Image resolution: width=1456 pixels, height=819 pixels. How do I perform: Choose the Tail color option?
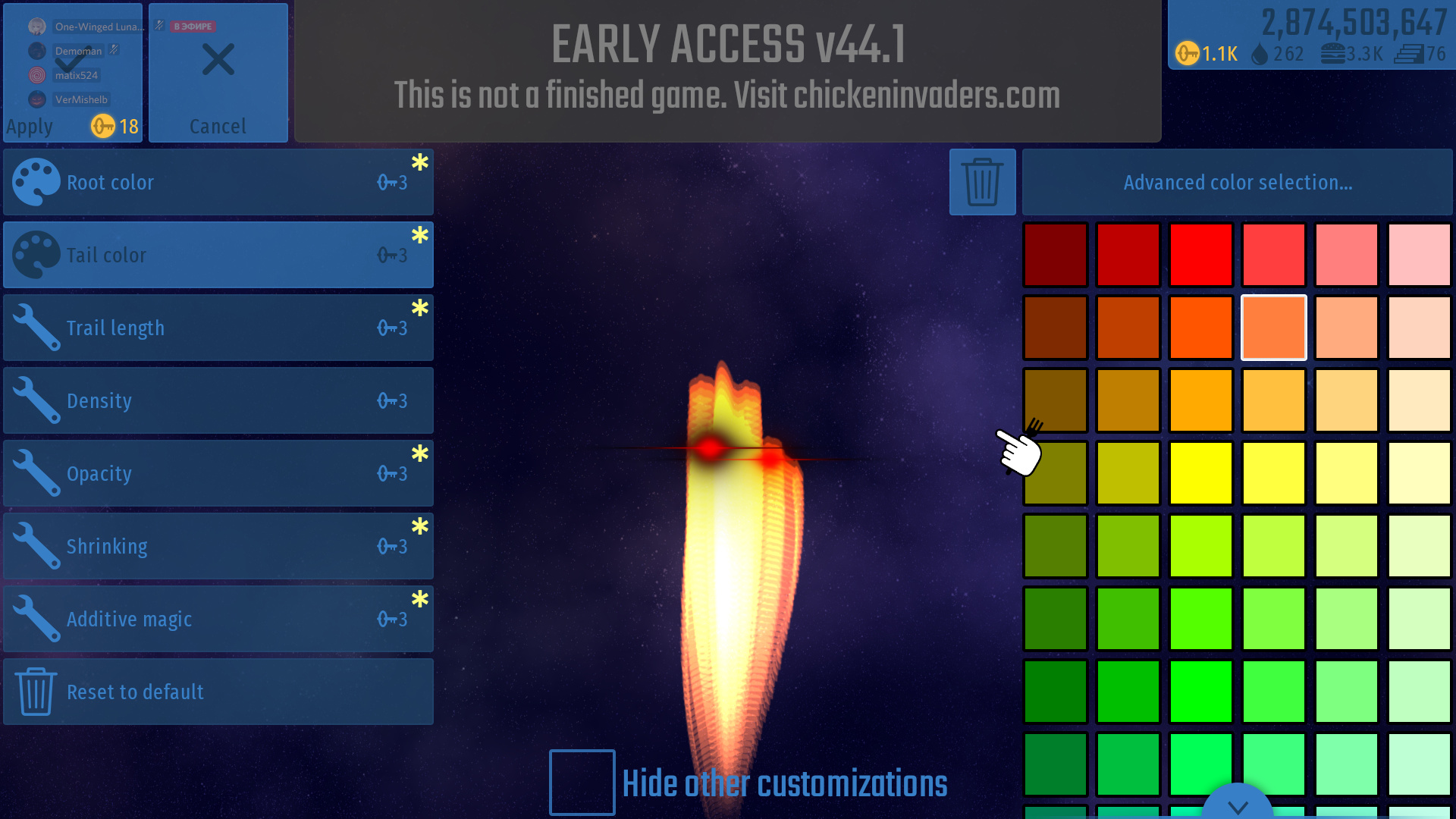(x=218, y=255)
